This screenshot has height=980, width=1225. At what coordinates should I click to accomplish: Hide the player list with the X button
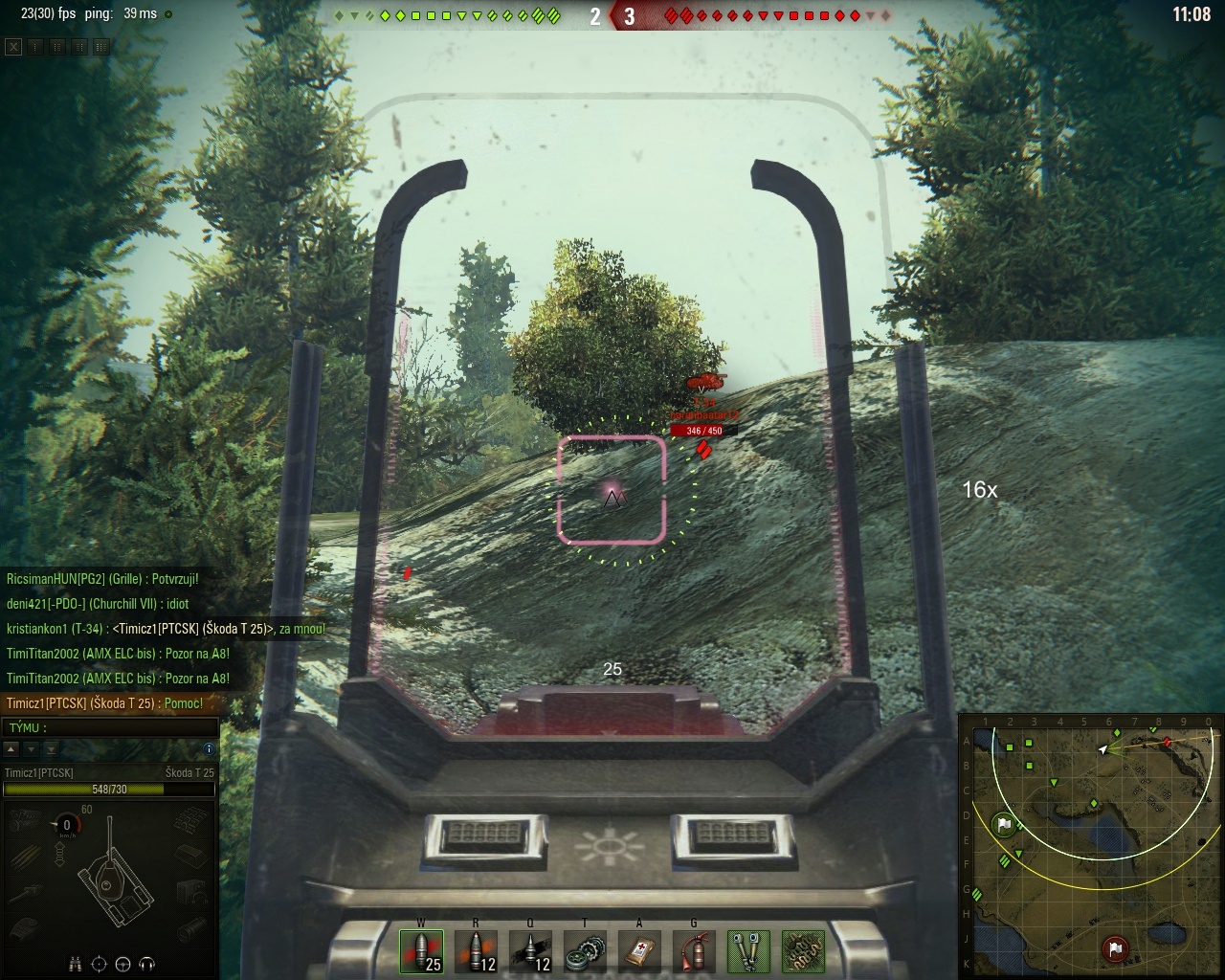[13, 46]
